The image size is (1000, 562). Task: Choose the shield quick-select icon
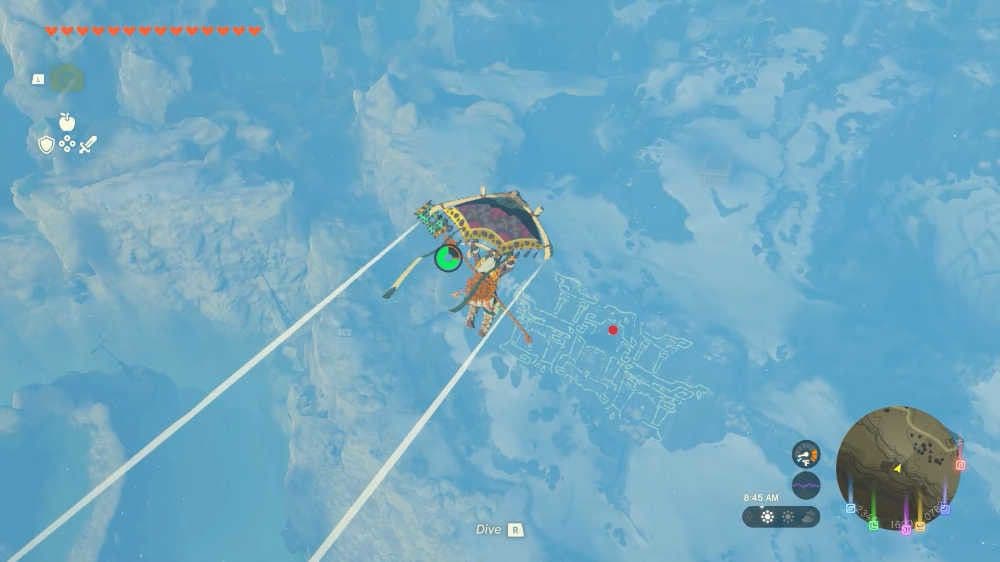[x=46, y=144]
